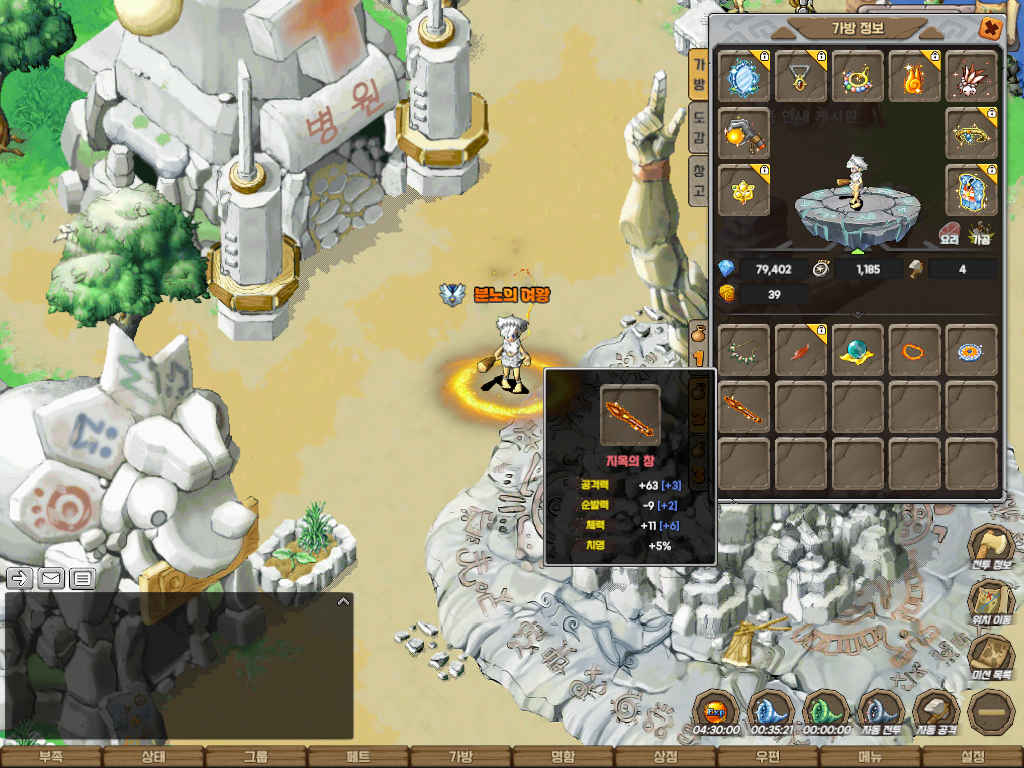The width and height of the screenshot is (1024, 768).
Task: Toggle 자동 공격 auto attack
Action: pyautogui.click(x=936, y=711)
